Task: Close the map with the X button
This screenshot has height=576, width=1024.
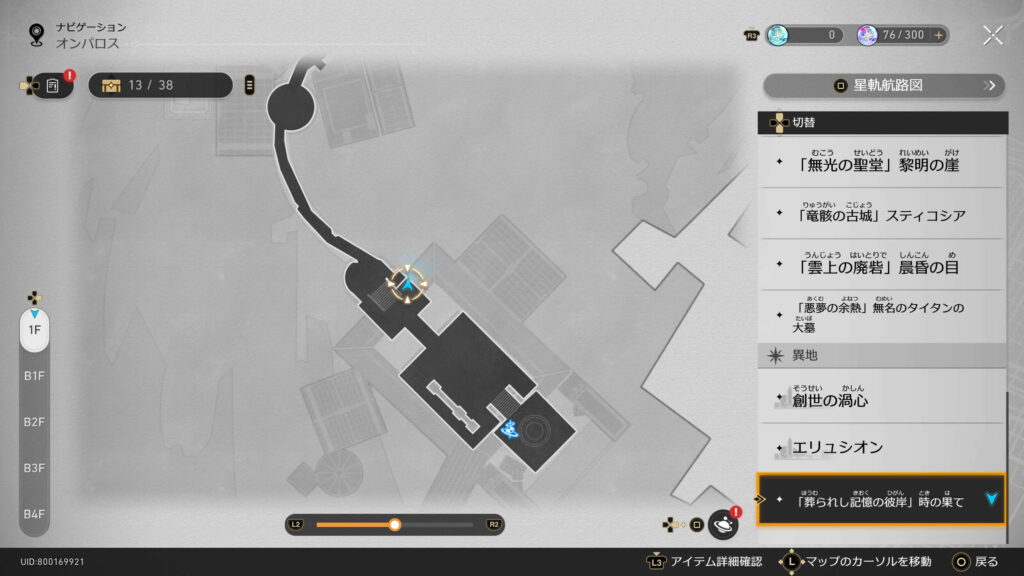Action: tap(992, 35)
